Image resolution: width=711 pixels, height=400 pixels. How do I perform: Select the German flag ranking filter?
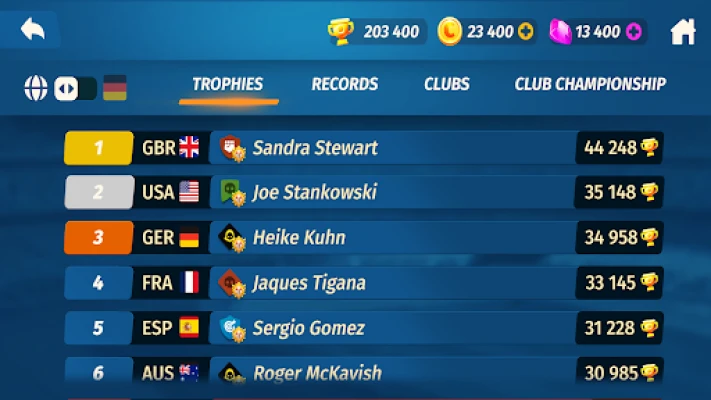tap(114, 88)
